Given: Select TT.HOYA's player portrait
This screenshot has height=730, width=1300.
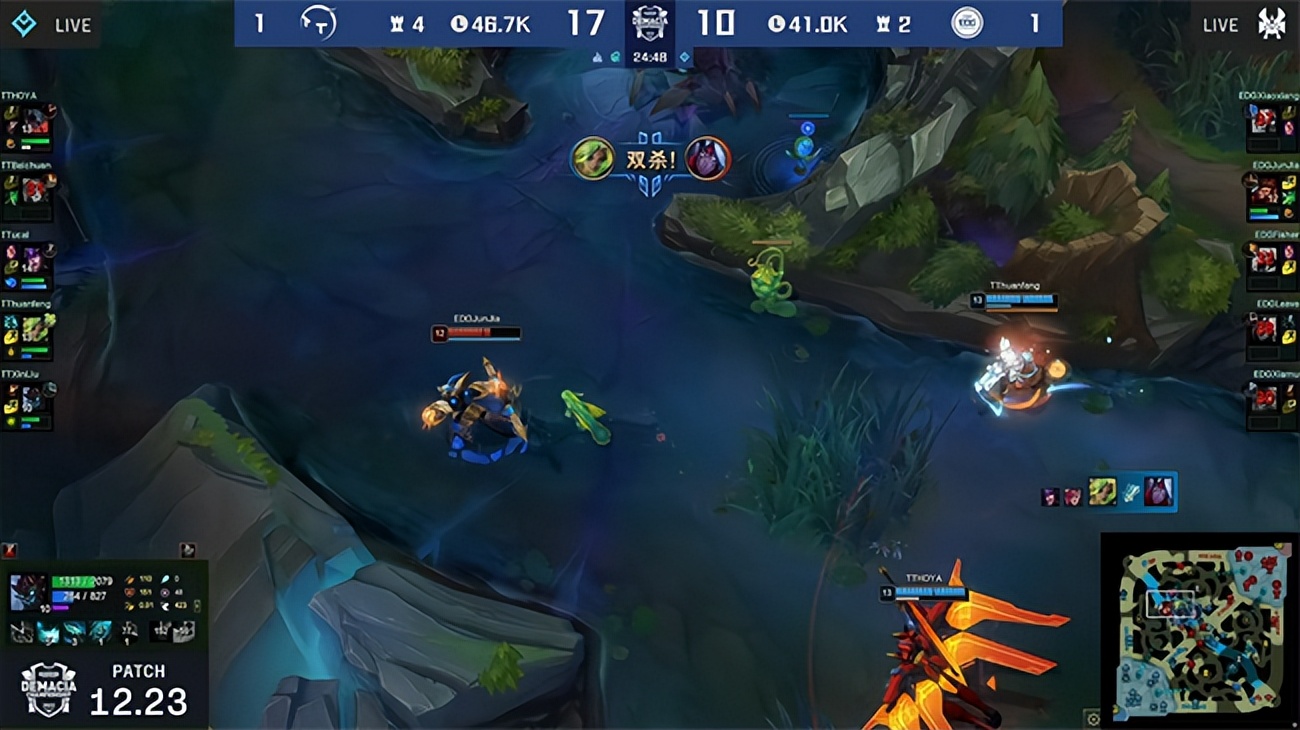Looking at the screenshot, I should pyautogui.click(x=36, y=122).
